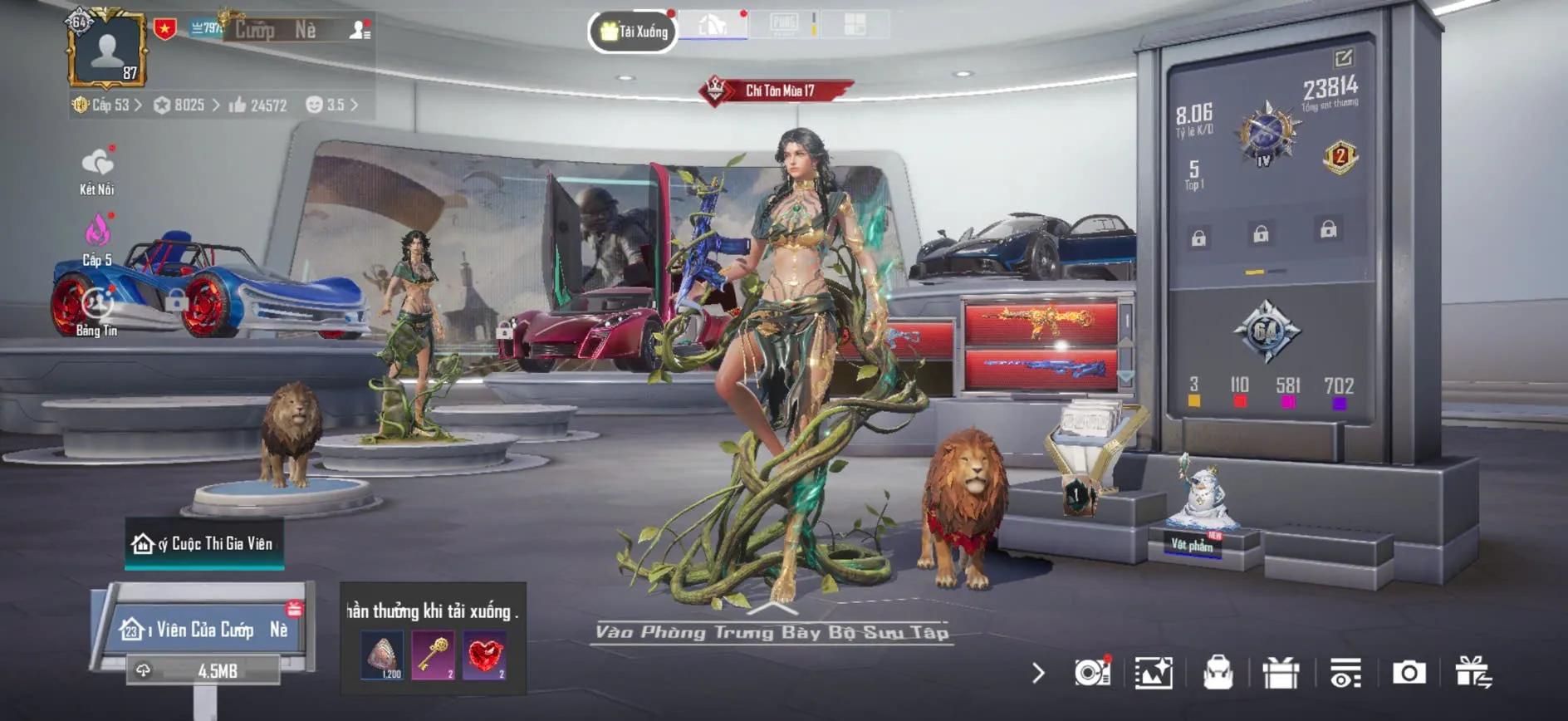Image resolution: width=1568 pixels, height=721 pixels.
Task: Select the grid layout tab
Action: click(855, 24)
